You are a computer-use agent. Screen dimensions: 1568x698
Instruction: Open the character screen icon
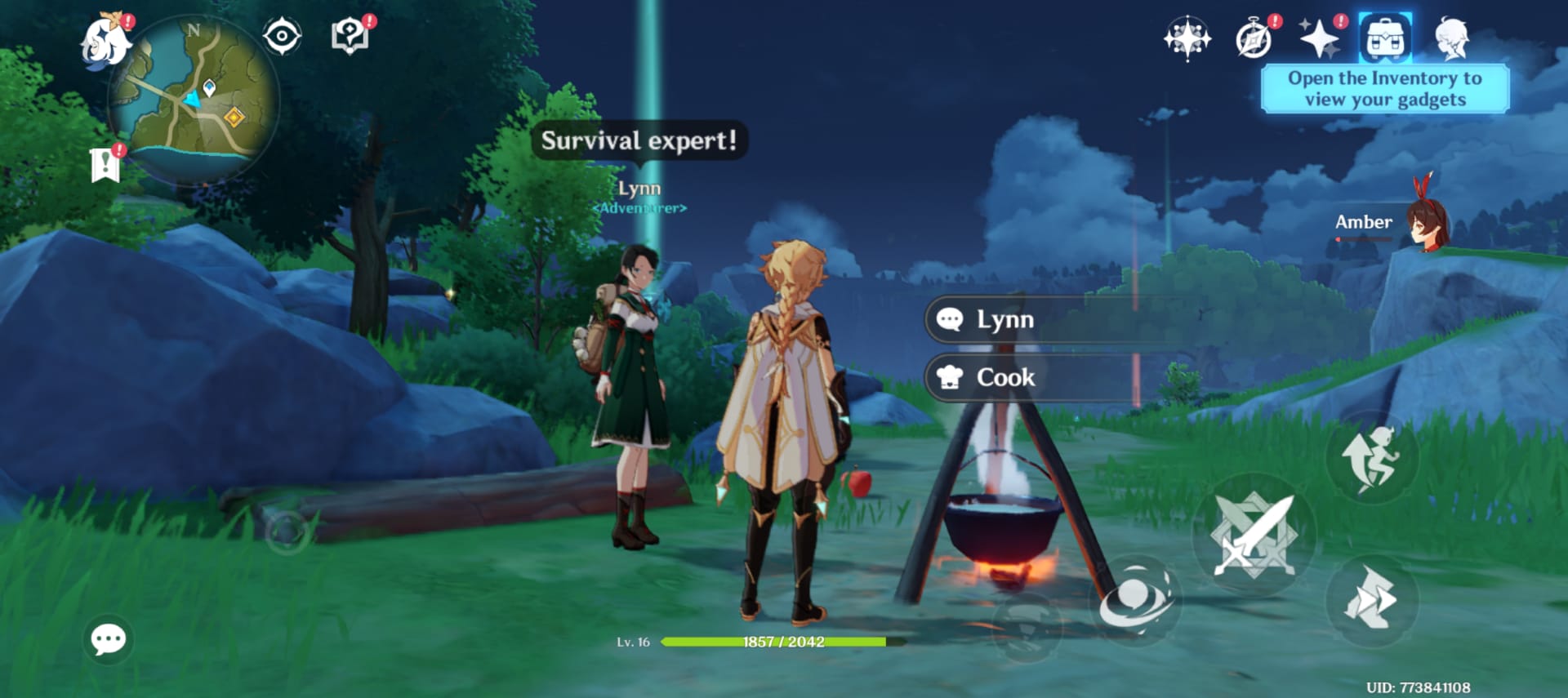tap(1452, 38)
